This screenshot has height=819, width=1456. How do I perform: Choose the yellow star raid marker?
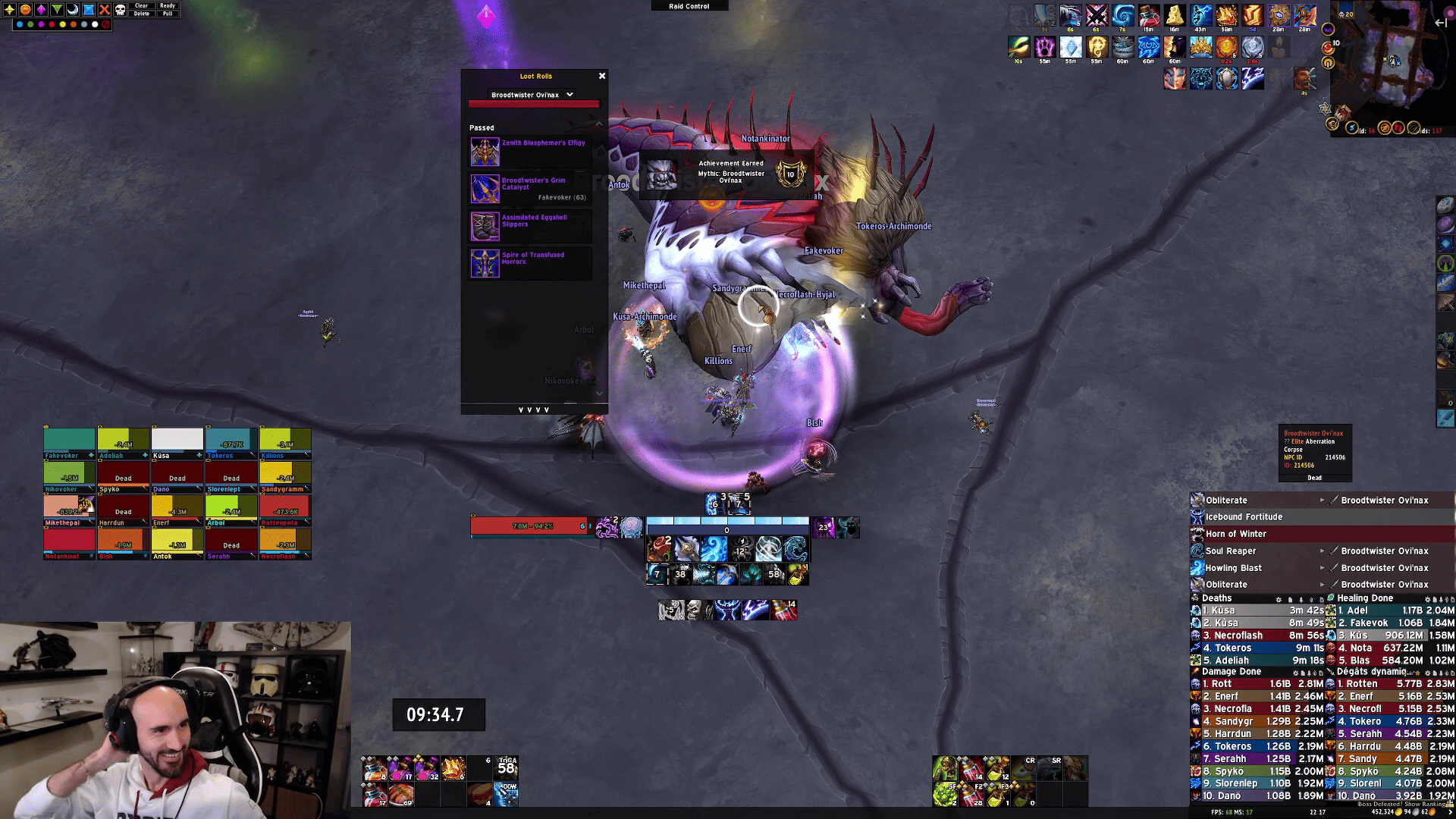10,10
